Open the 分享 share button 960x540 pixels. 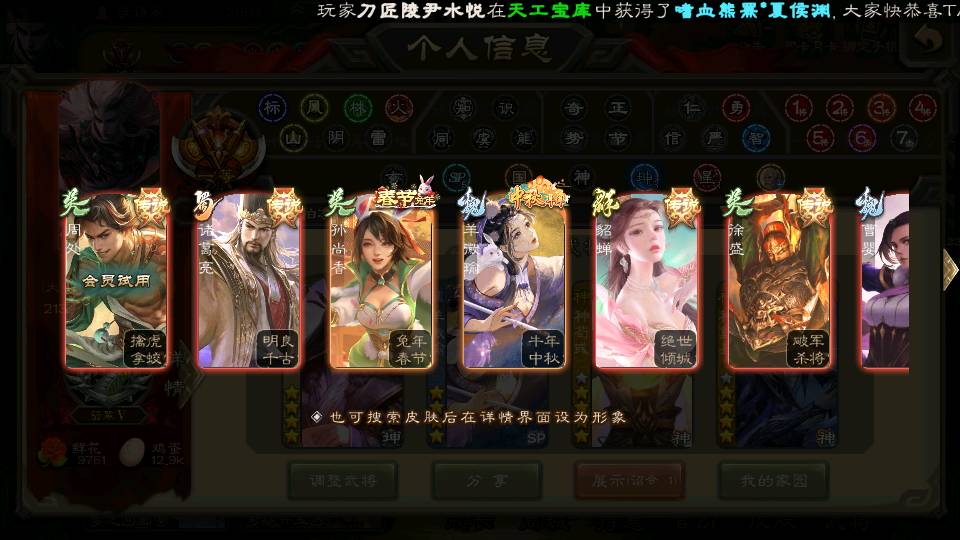pos(486,481)
